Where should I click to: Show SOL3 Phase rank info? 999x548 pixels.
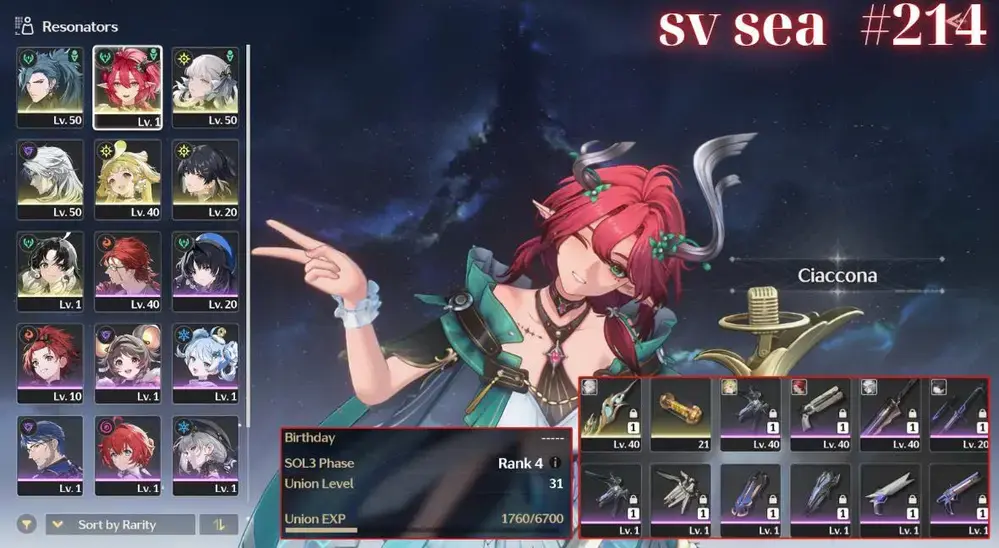tap(556, 463)
